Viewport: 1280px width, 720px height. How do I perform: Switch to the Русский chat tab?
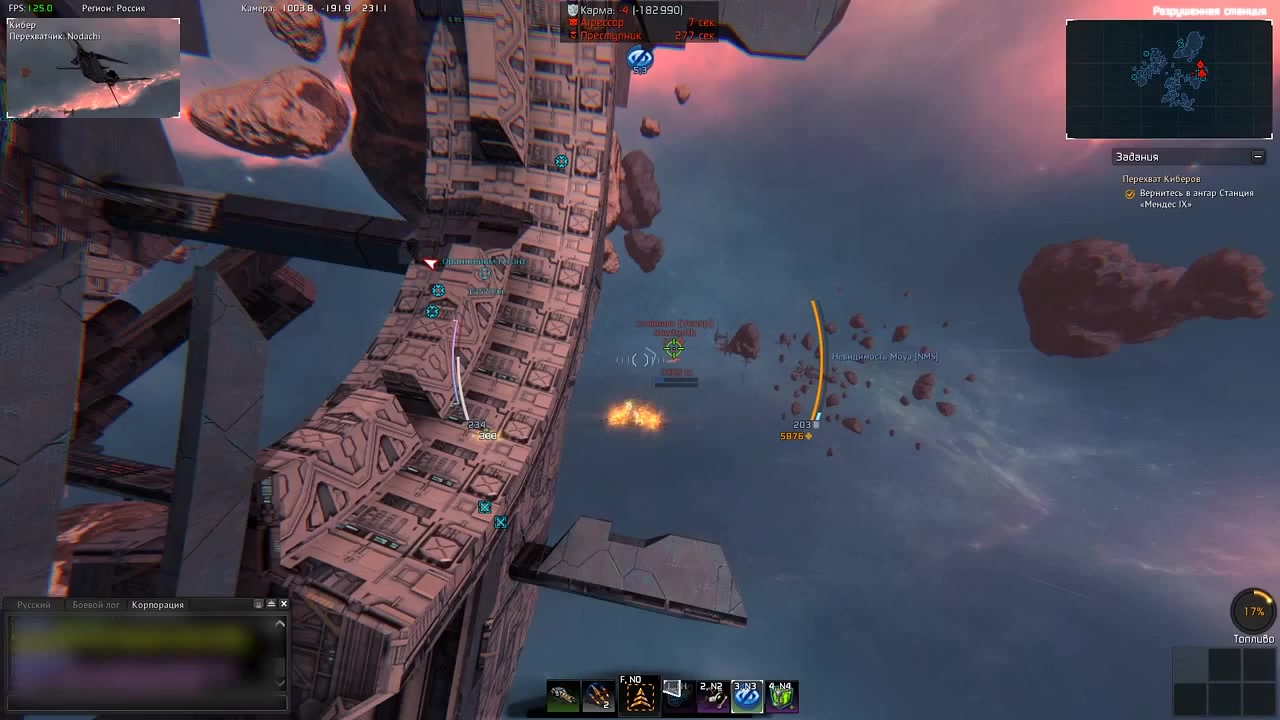(x=33, y=605)
